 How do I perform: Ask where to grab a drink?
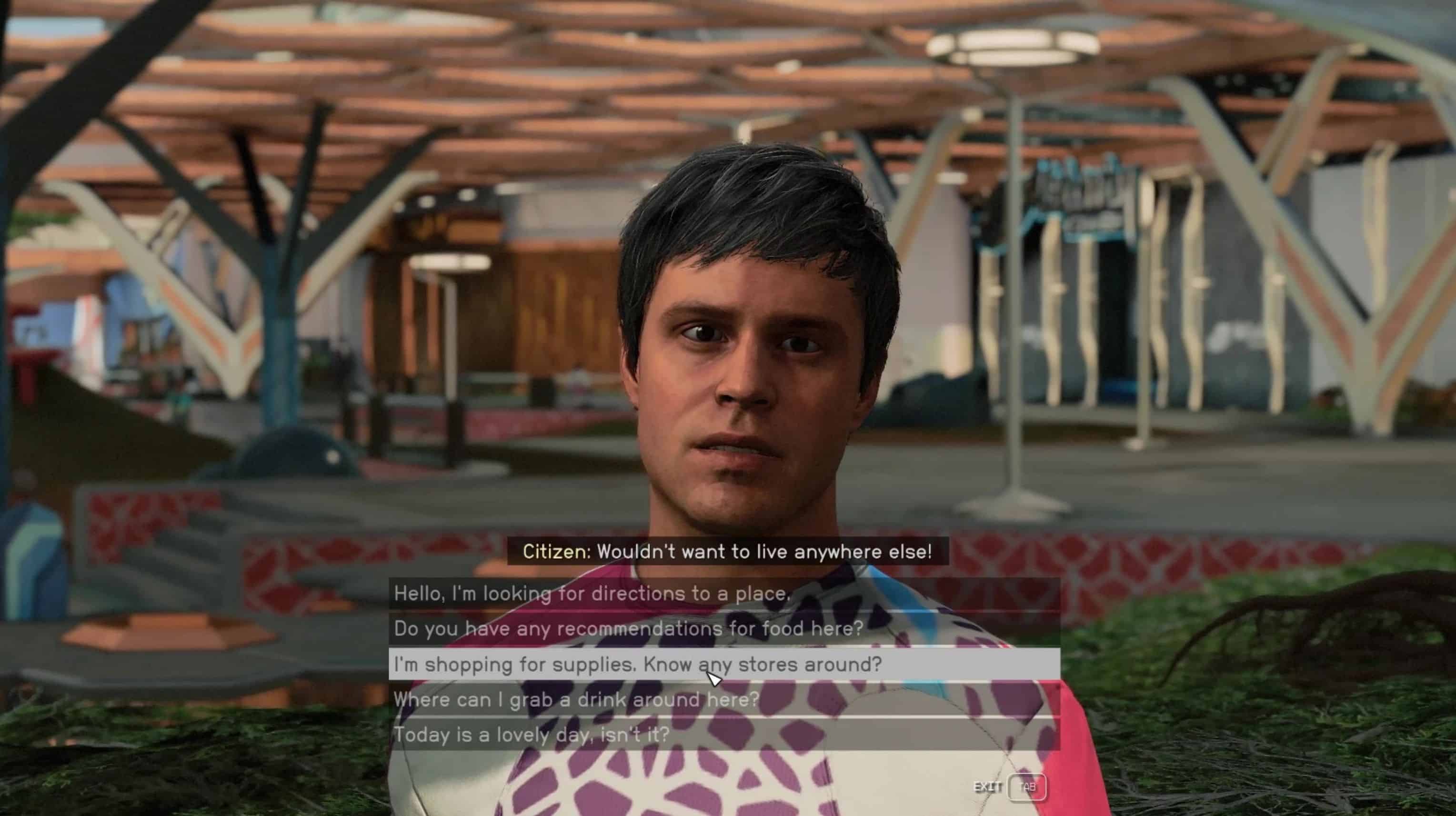pyautogui.click(x=576, y=699)
